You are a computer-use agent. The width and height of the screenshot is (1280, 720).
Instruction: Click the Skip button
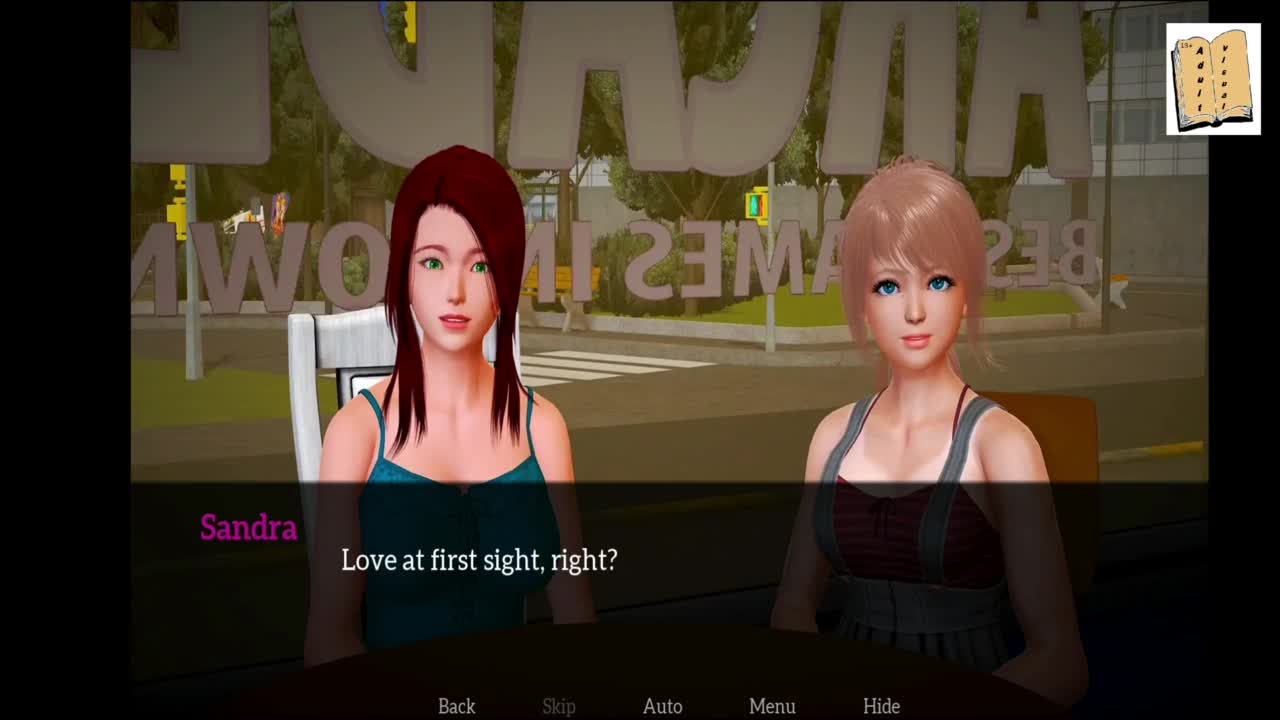559,706
